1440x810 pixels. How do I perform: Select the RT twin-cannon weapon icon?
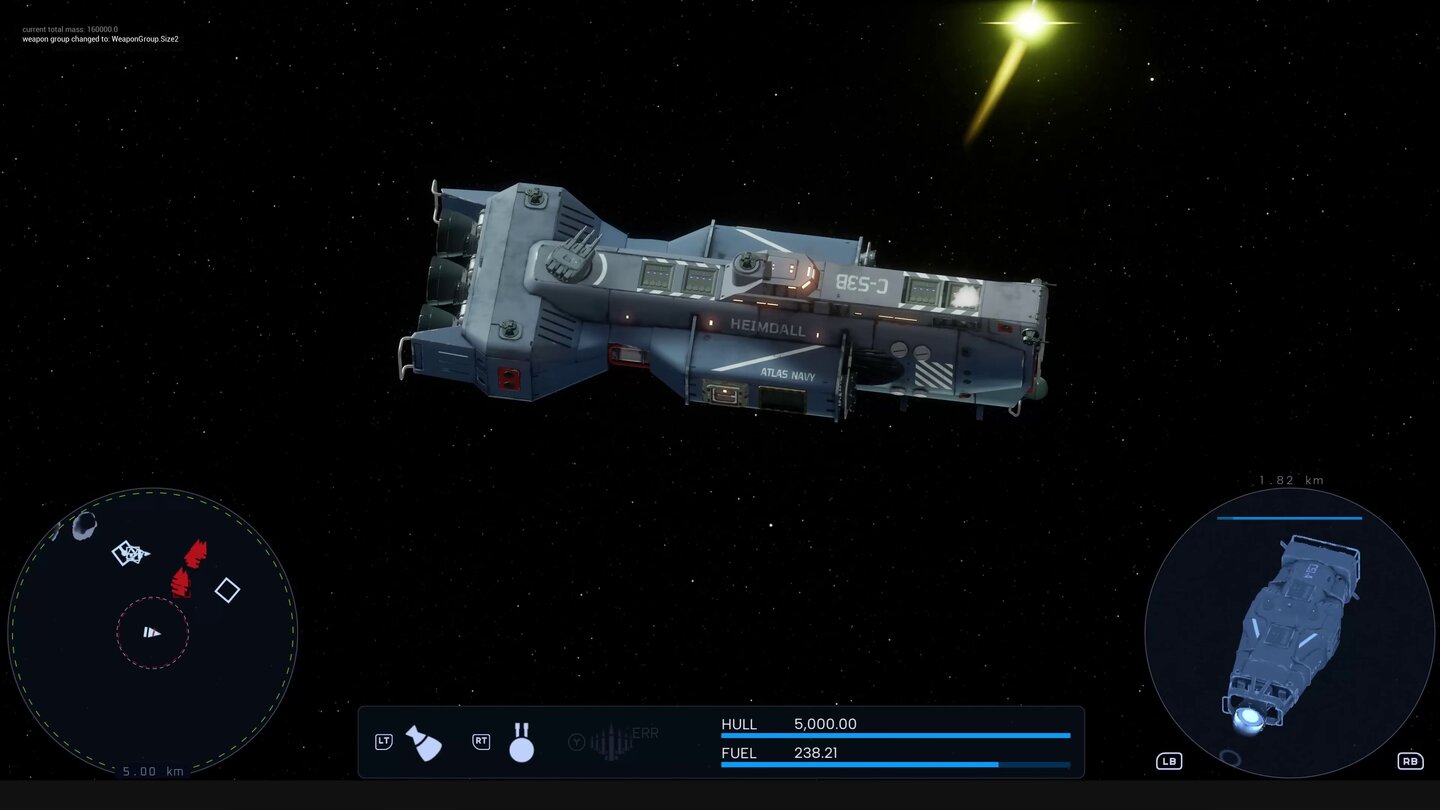point(522,742)
